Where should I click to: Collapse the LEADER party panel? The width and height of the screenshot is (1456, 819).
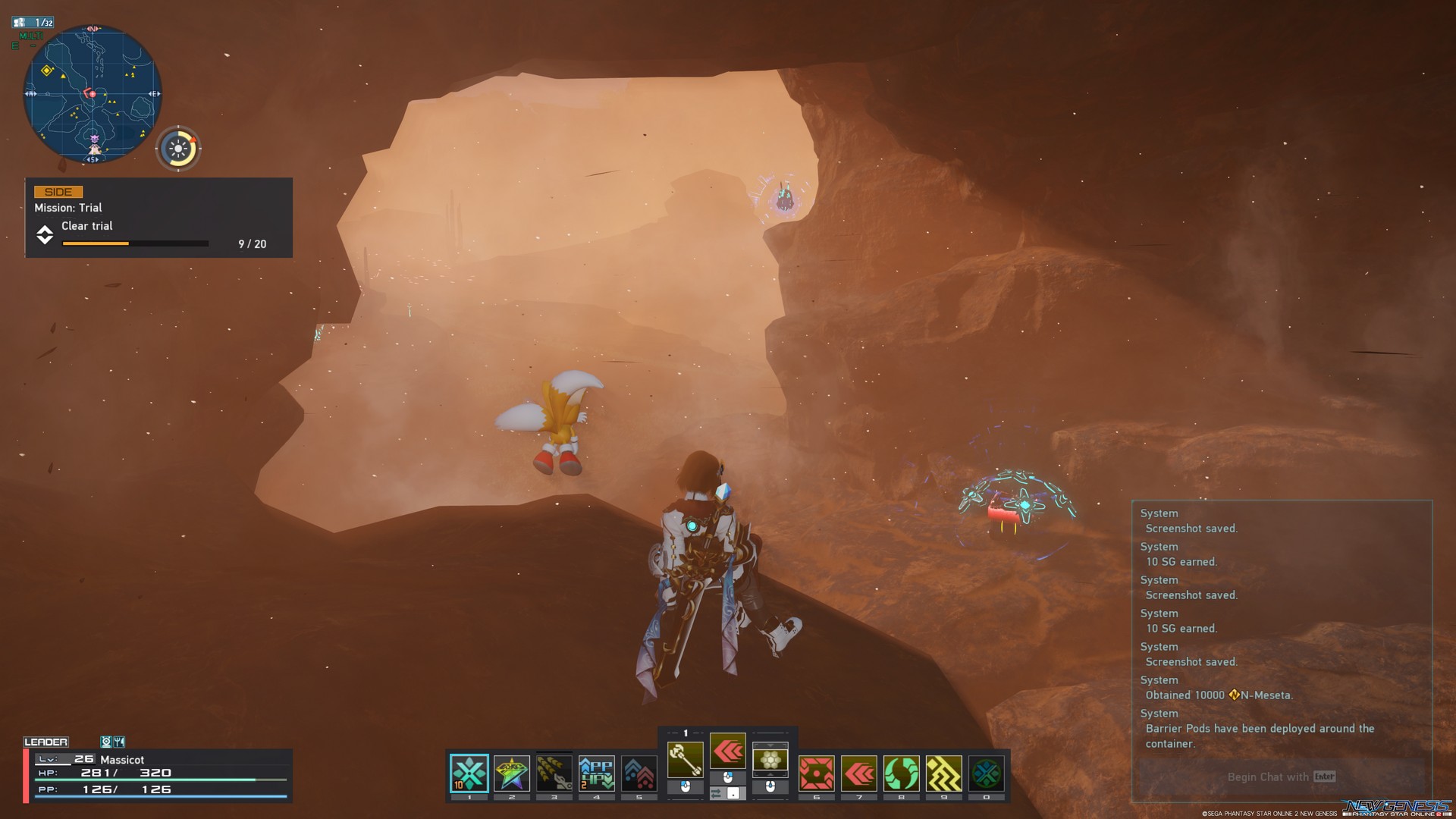click(x=47, y=742)
